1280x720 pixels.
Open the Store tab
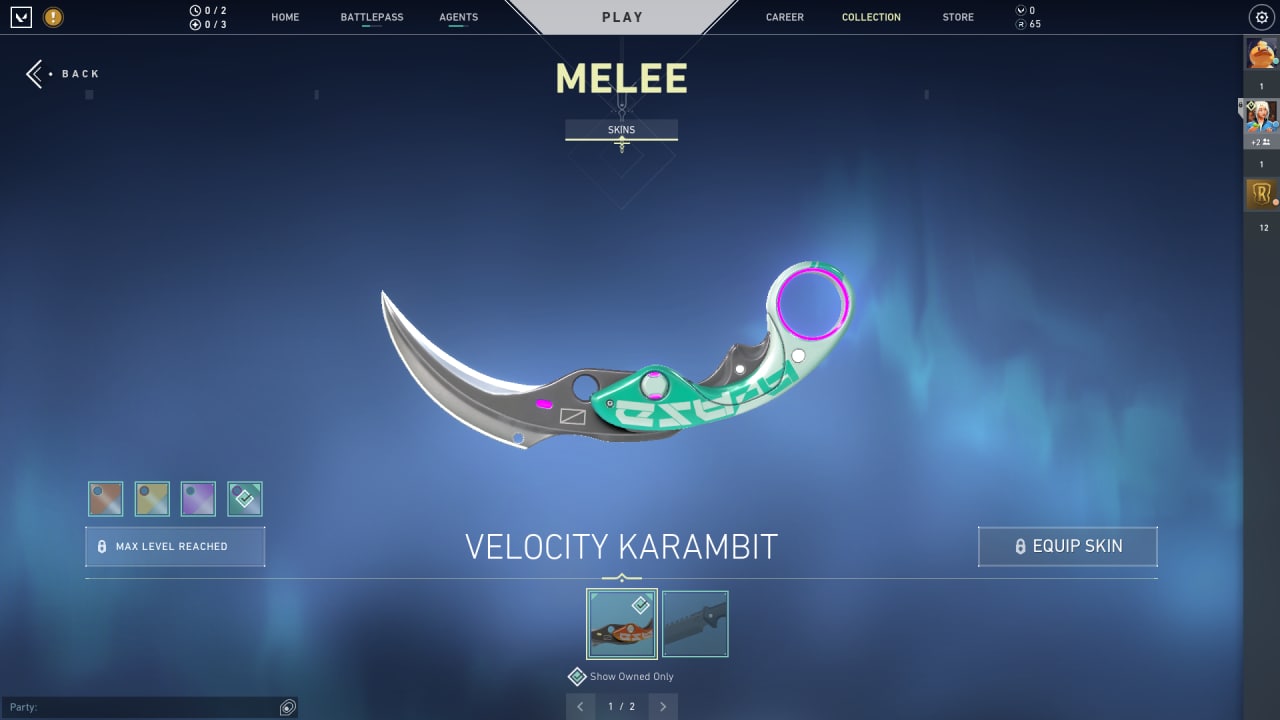click(958, 17)
